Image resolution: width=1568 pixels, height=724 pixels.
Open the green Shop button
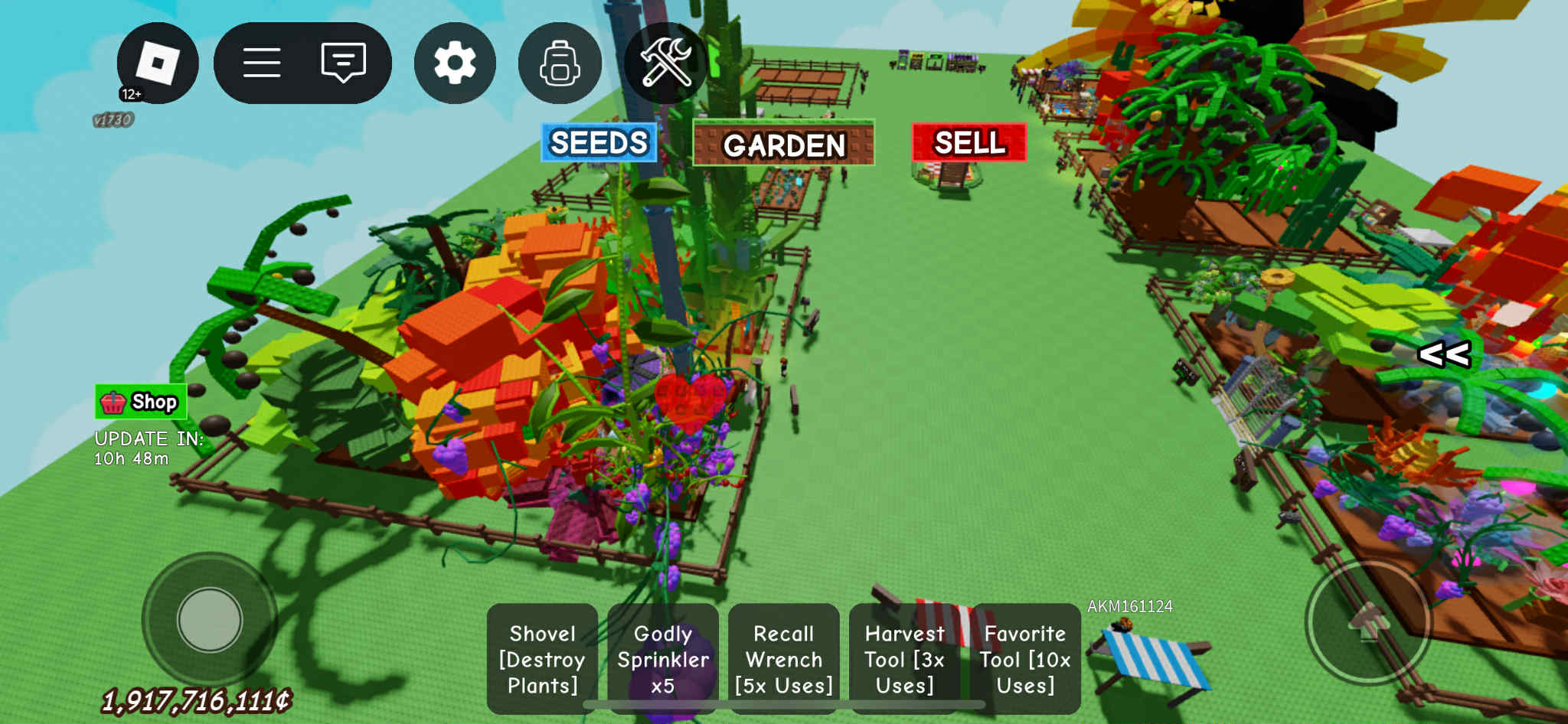click(x=141, y=402)
